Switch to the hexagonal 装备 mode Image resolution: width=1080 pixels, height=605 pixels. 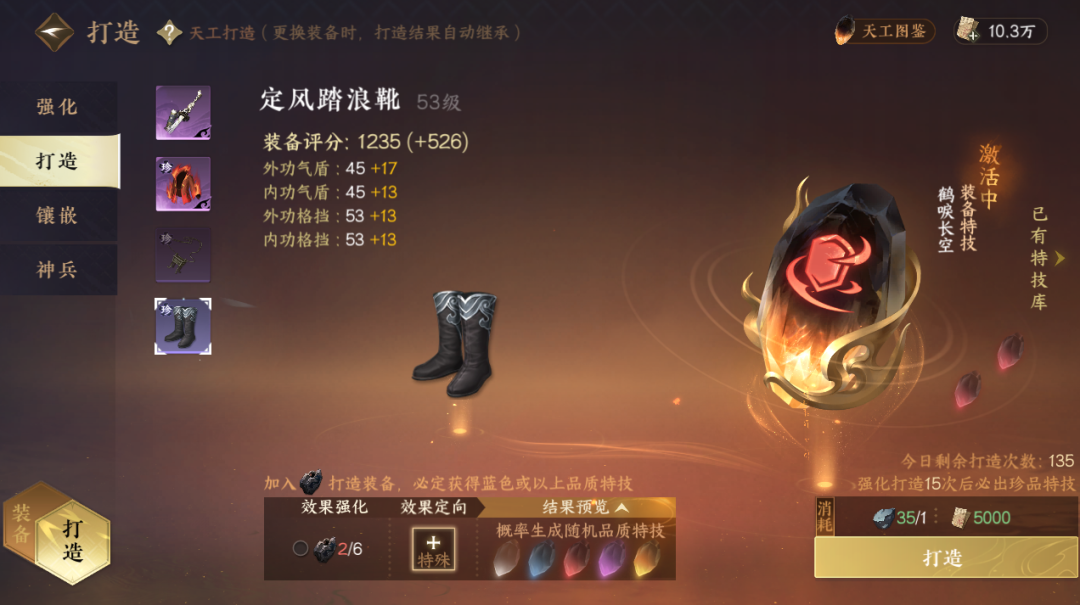click(21, 524)
